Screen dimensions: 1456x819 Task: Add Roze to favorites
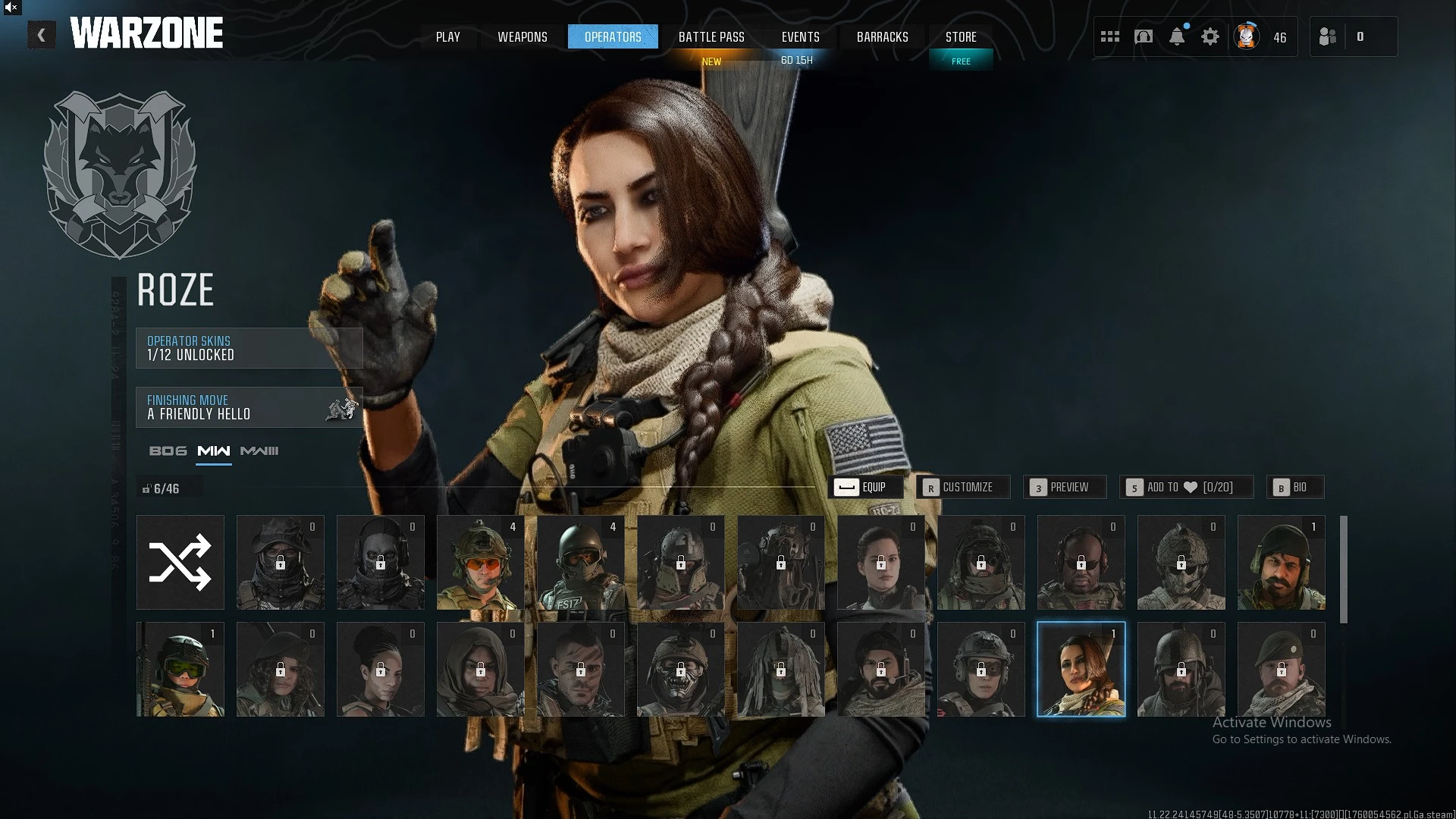[1186, 487]
